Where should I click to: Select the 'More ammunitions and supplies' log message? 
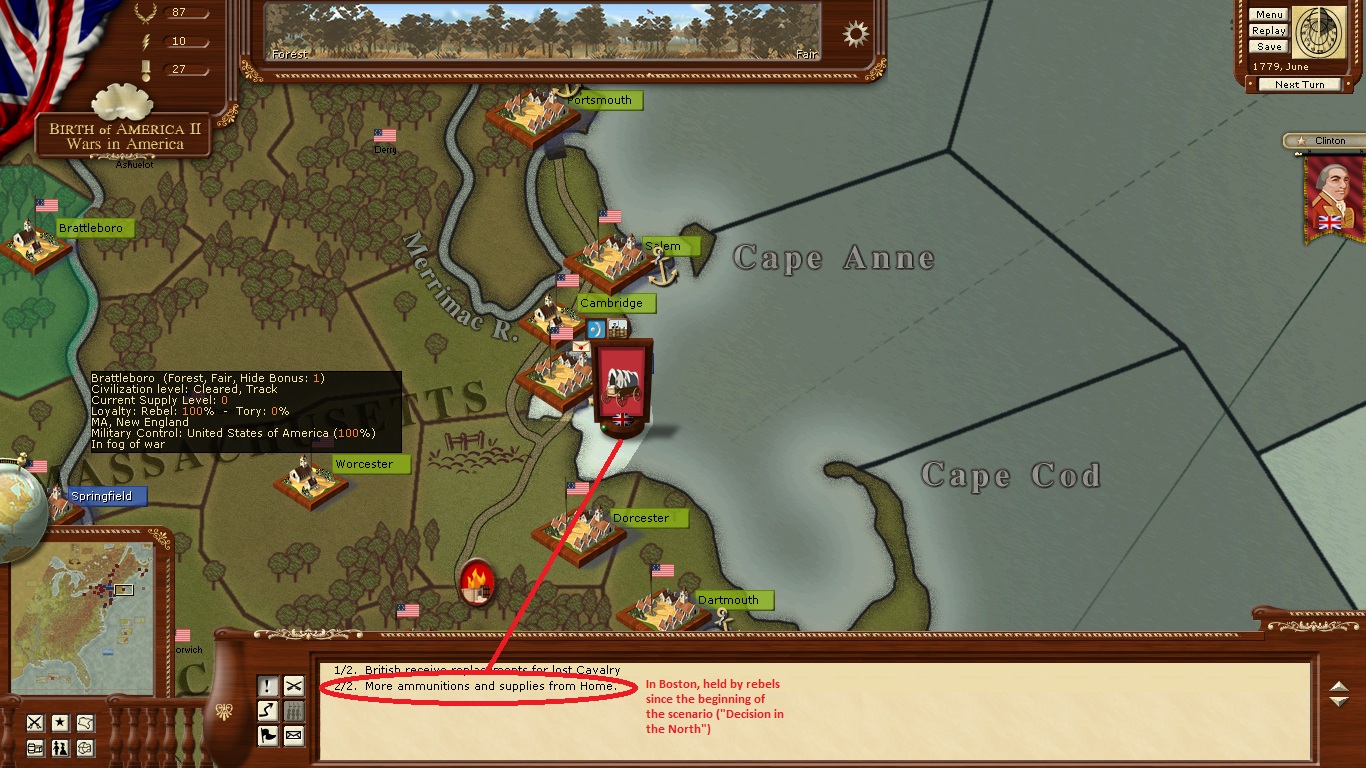[x=490, y=686]
